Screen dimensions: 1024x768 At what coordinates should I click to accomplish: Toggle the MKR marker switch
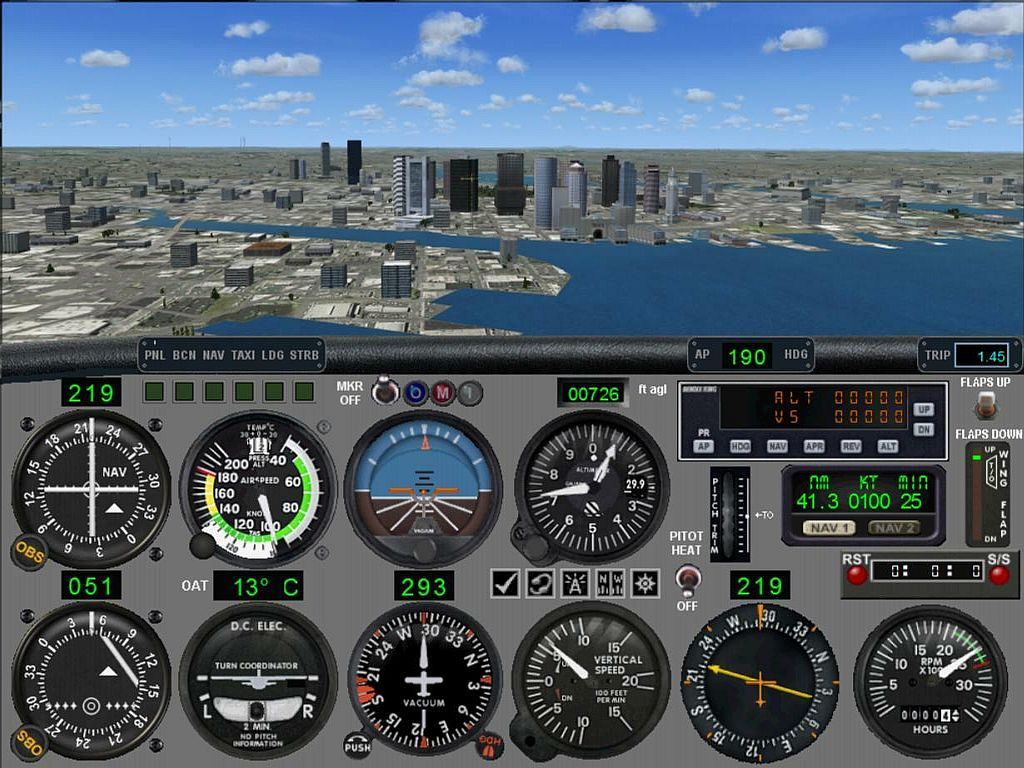(381, 392)
